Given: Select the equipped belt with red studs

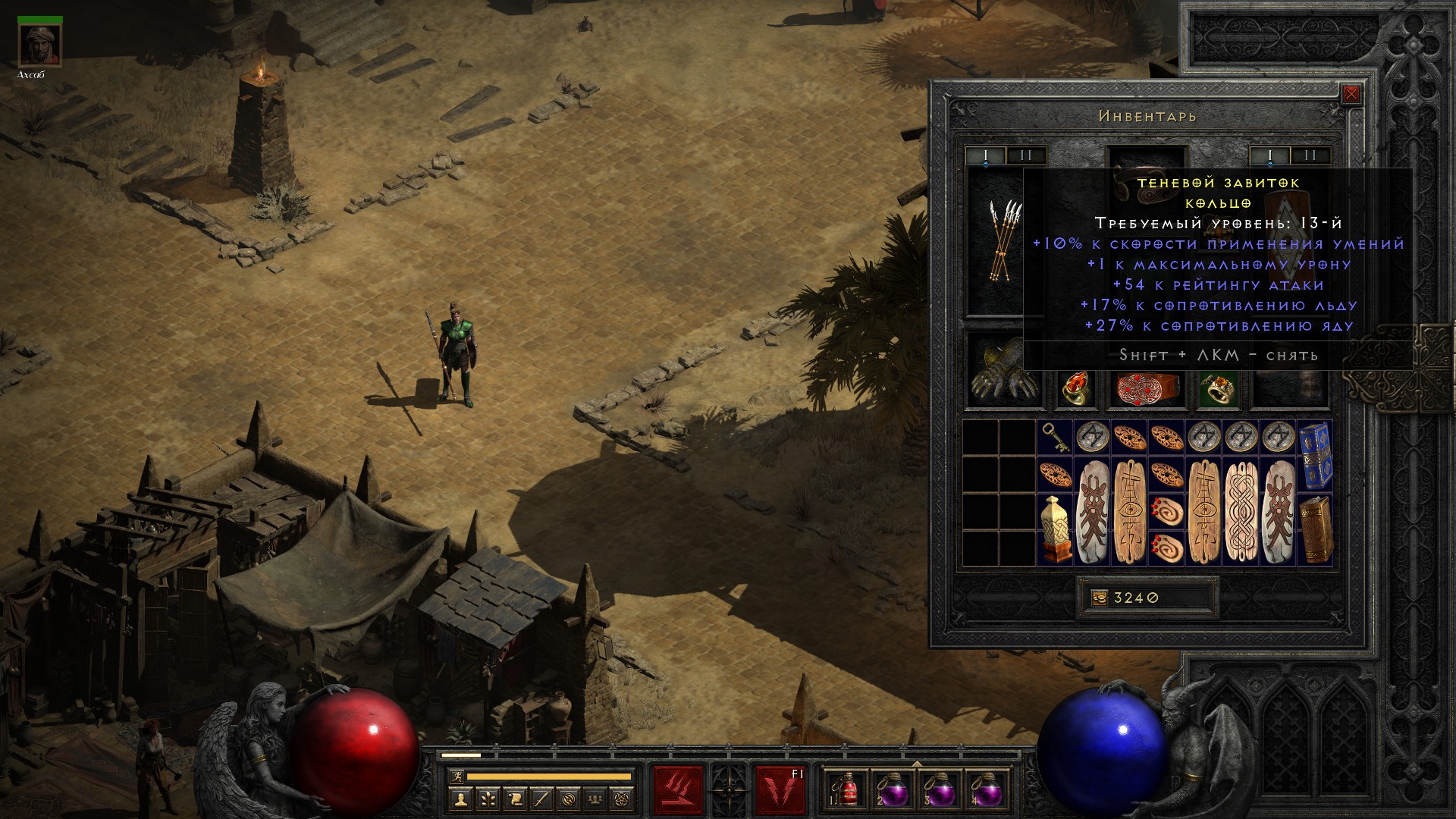Looking at the screenshot, I should 1146,388.
